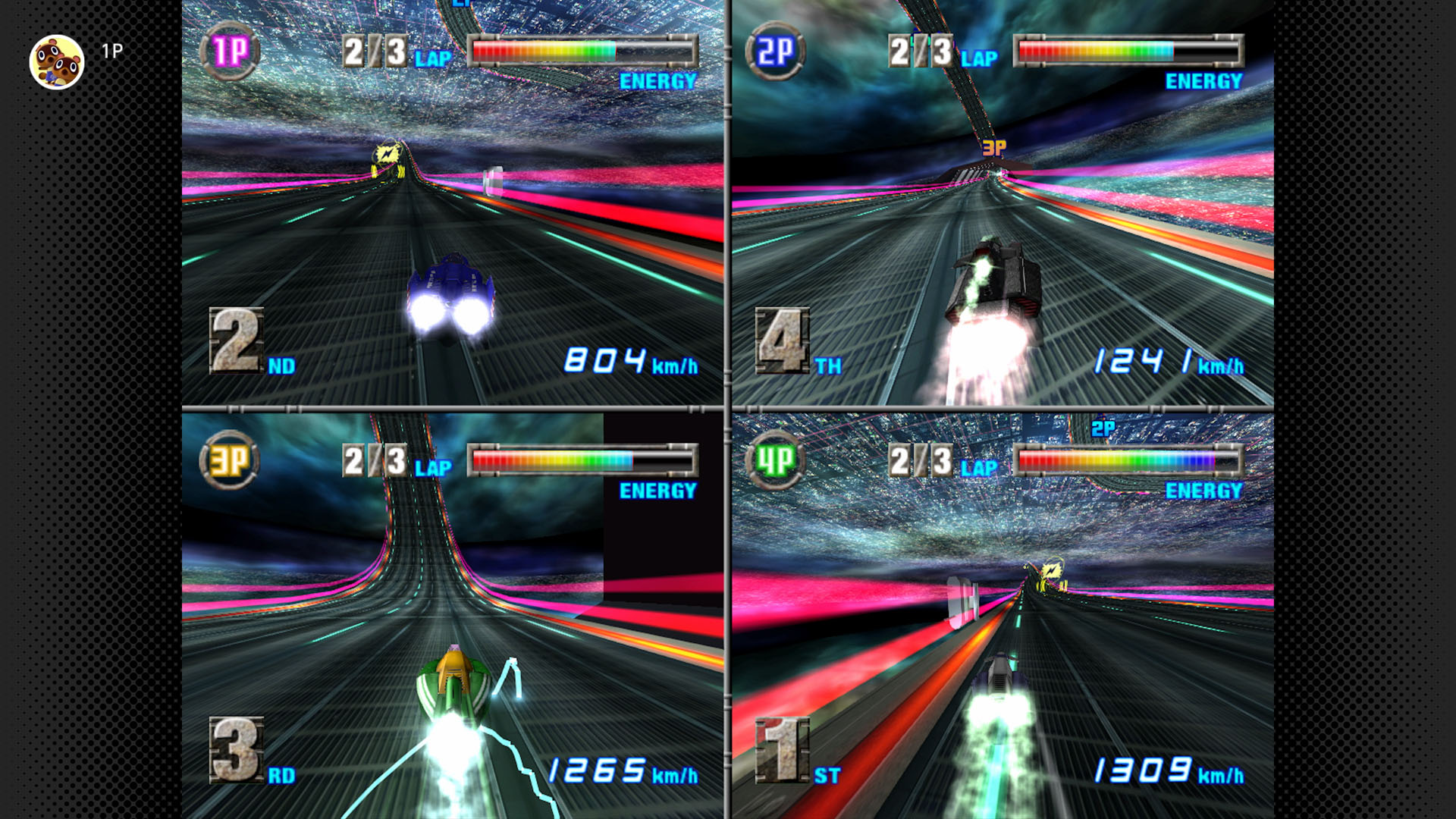Select the blue 2P player badge
1456x819 pixels.
coord(775,52)
